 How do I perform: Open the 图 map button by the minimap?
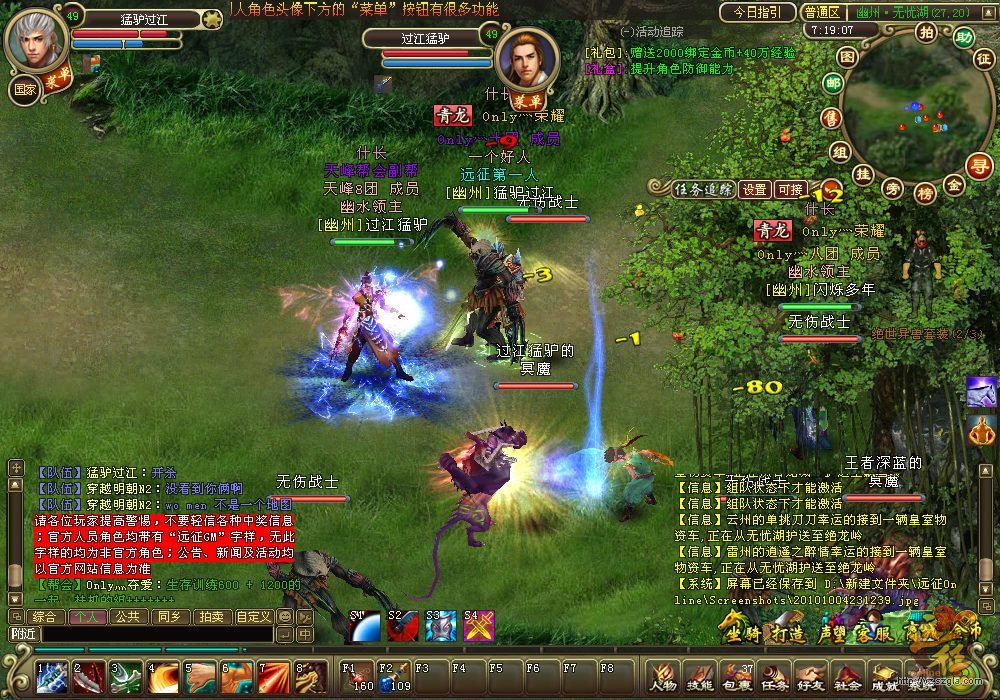[x=846, y=57]
